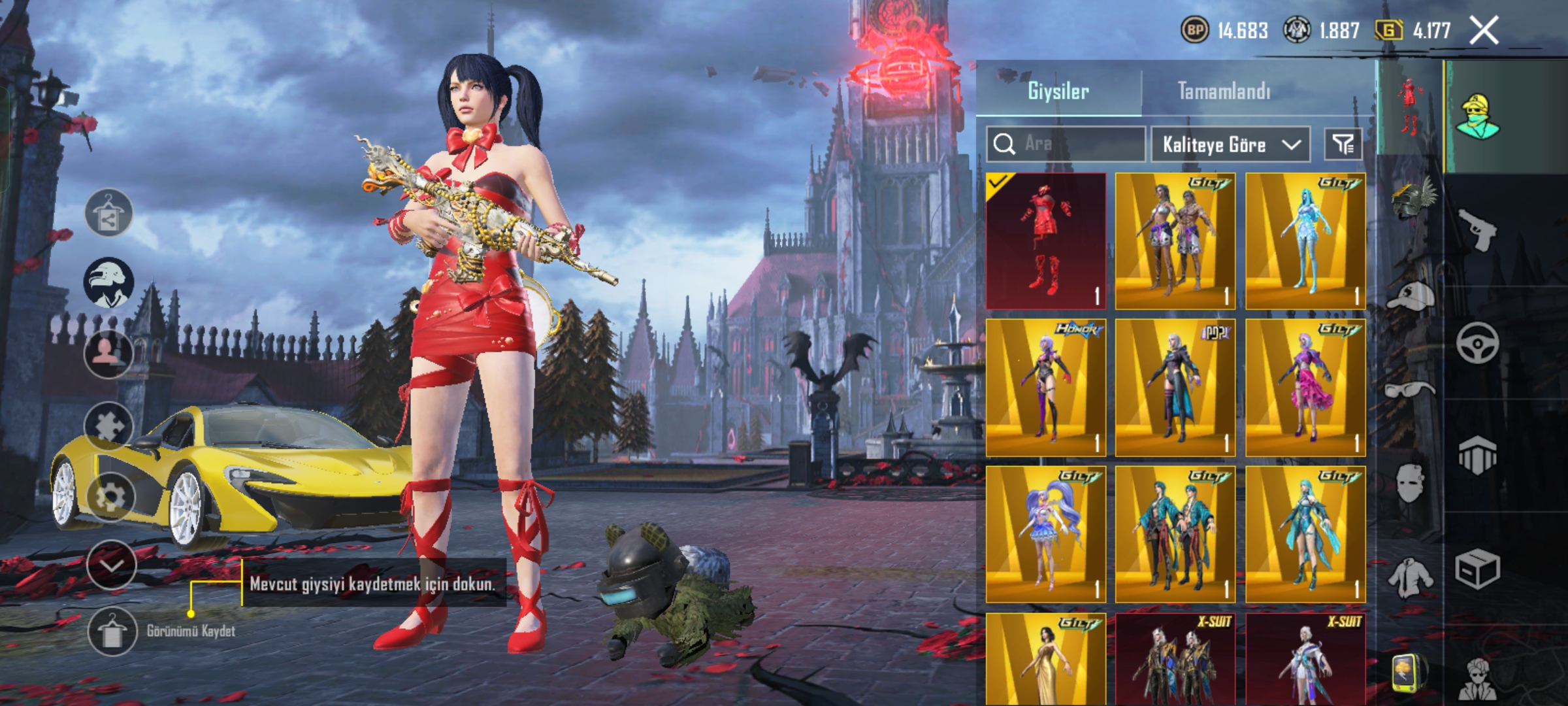Switch to the Tamamlandı tab
The width and height of the screenshot is (1568, 706).
pos(1224,91)
